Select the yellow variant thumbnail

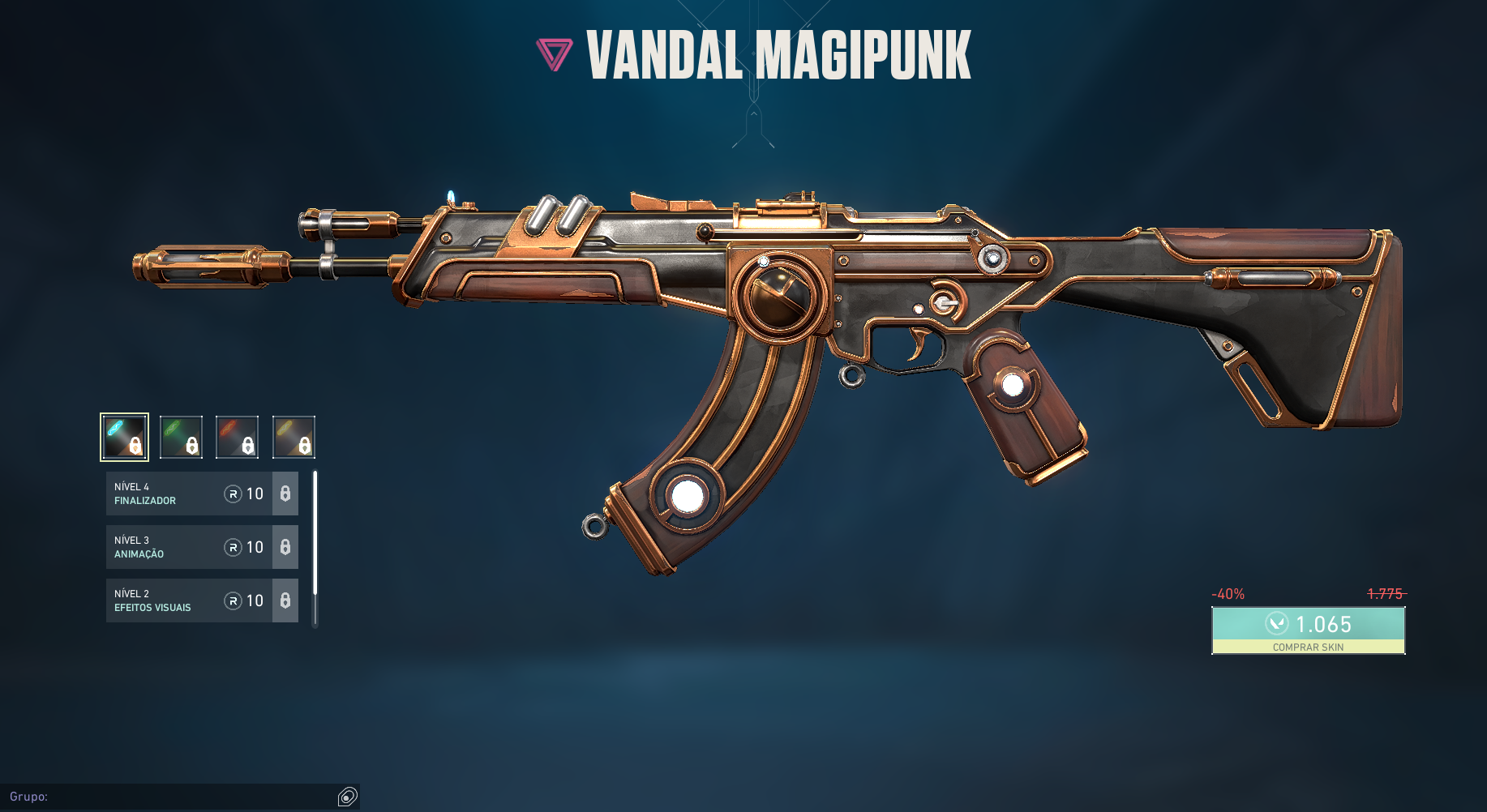tap(294, 437)
